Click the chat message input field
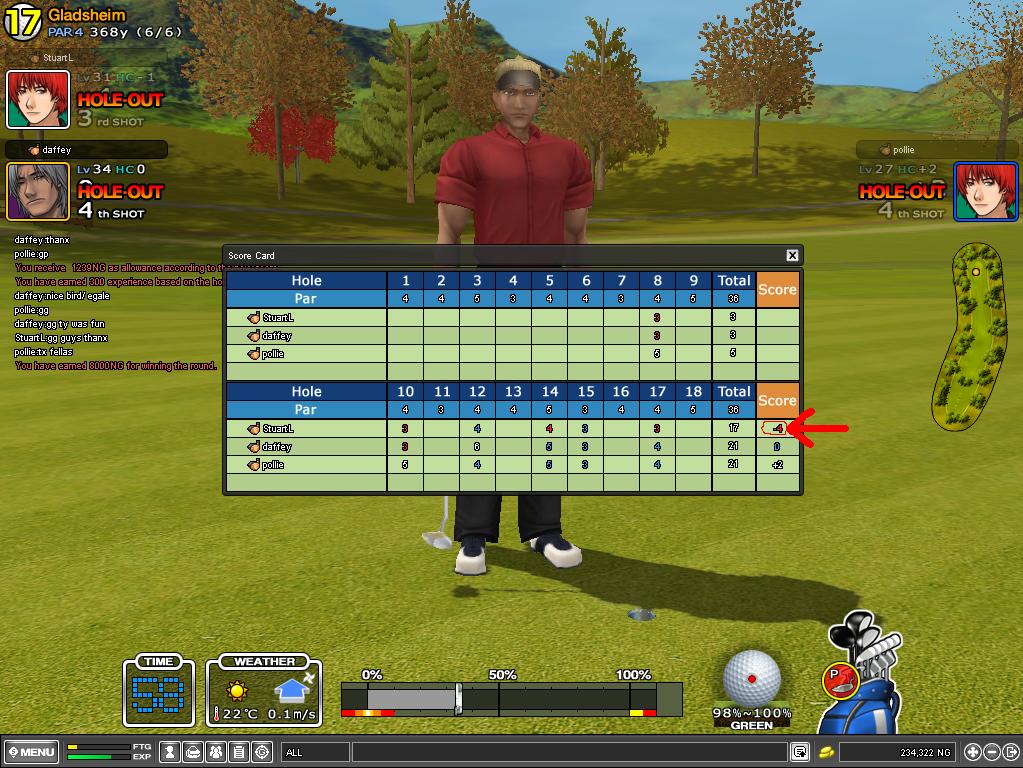The width and height of the screenshot is (1023, 768). pos(568,752)
